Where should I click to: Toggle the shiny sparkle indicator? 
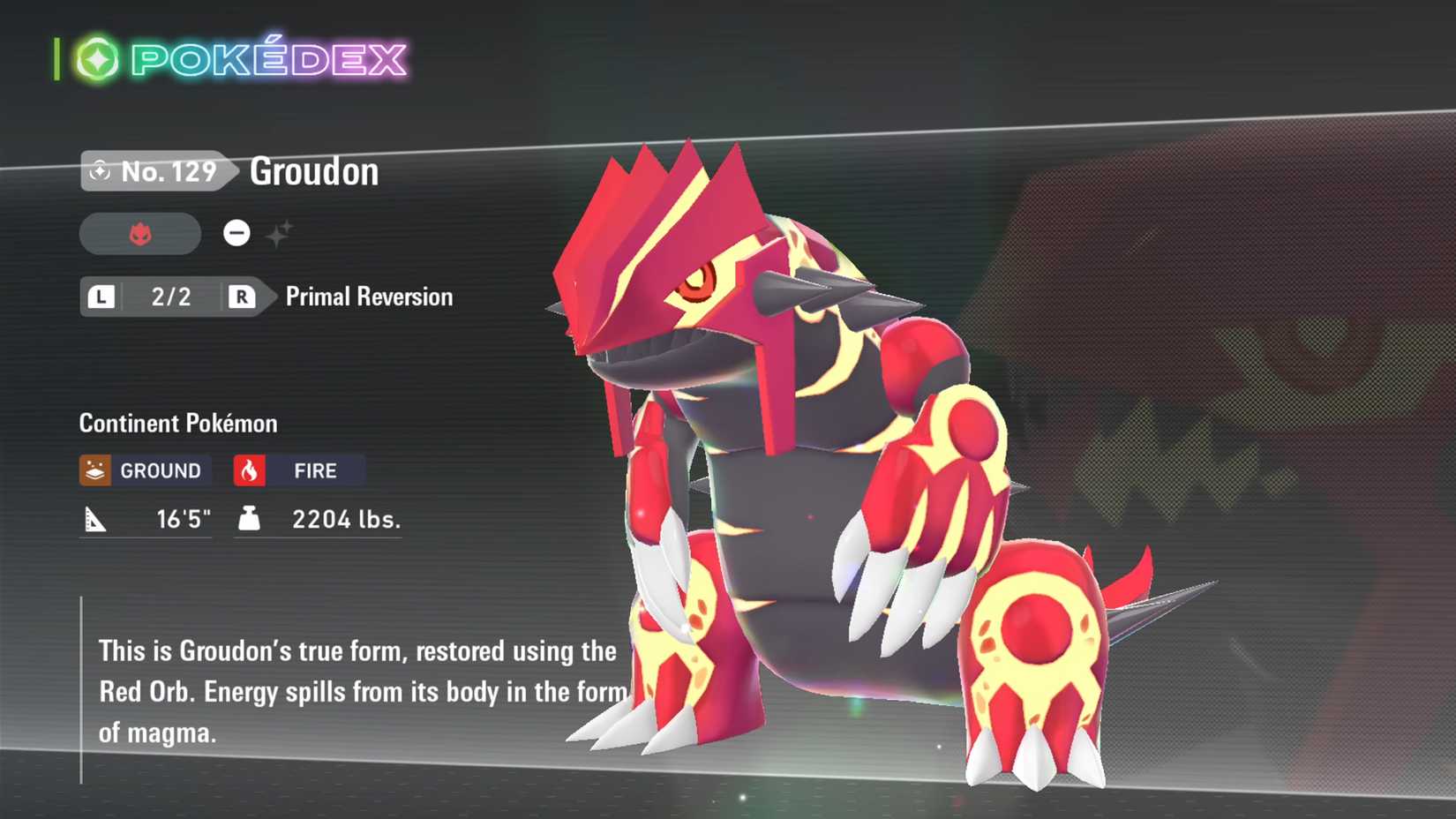coord(281,231)
